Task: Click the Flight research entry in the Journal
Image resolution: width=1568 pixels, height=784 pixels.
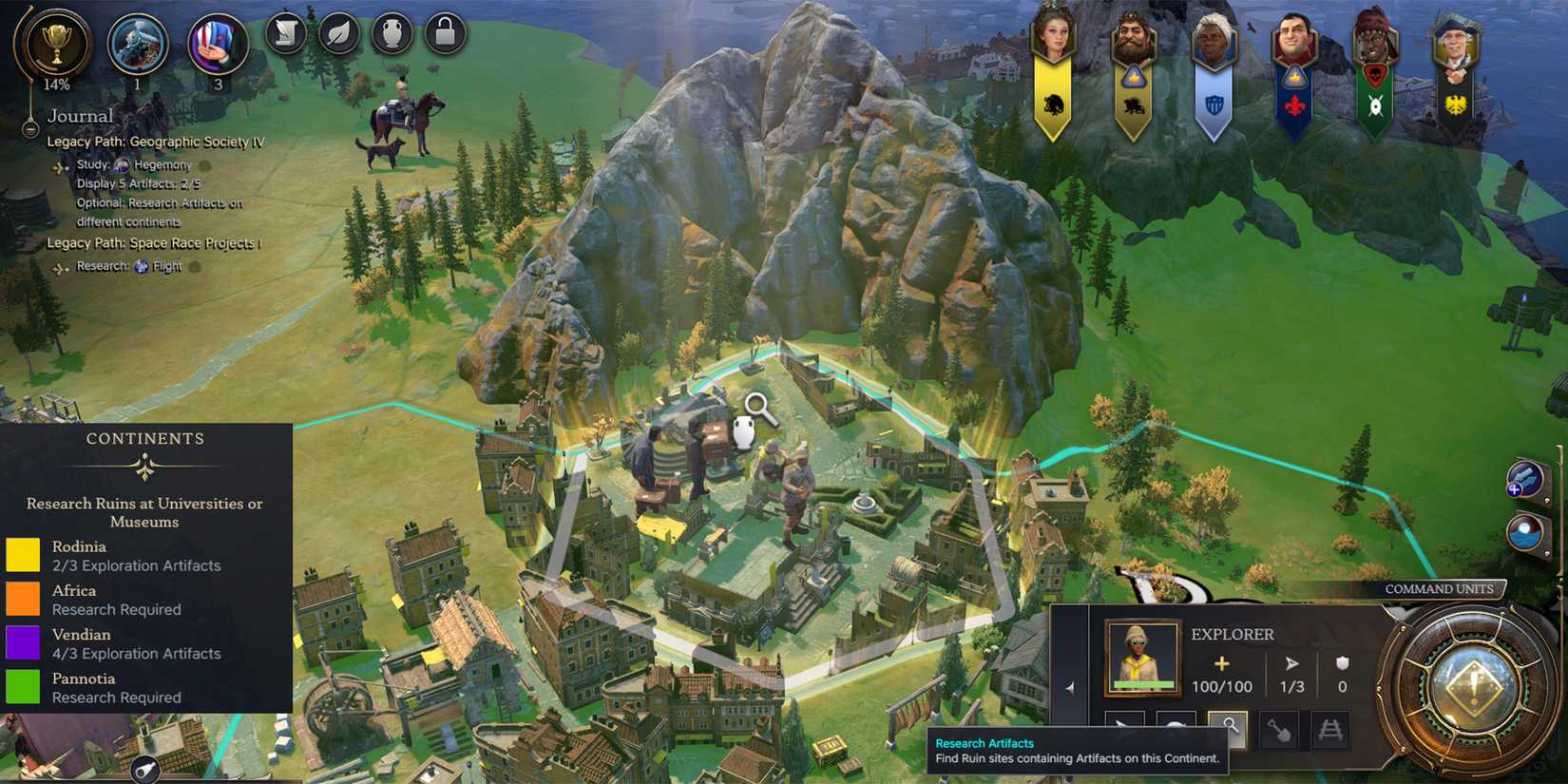Action: point(163,266)
